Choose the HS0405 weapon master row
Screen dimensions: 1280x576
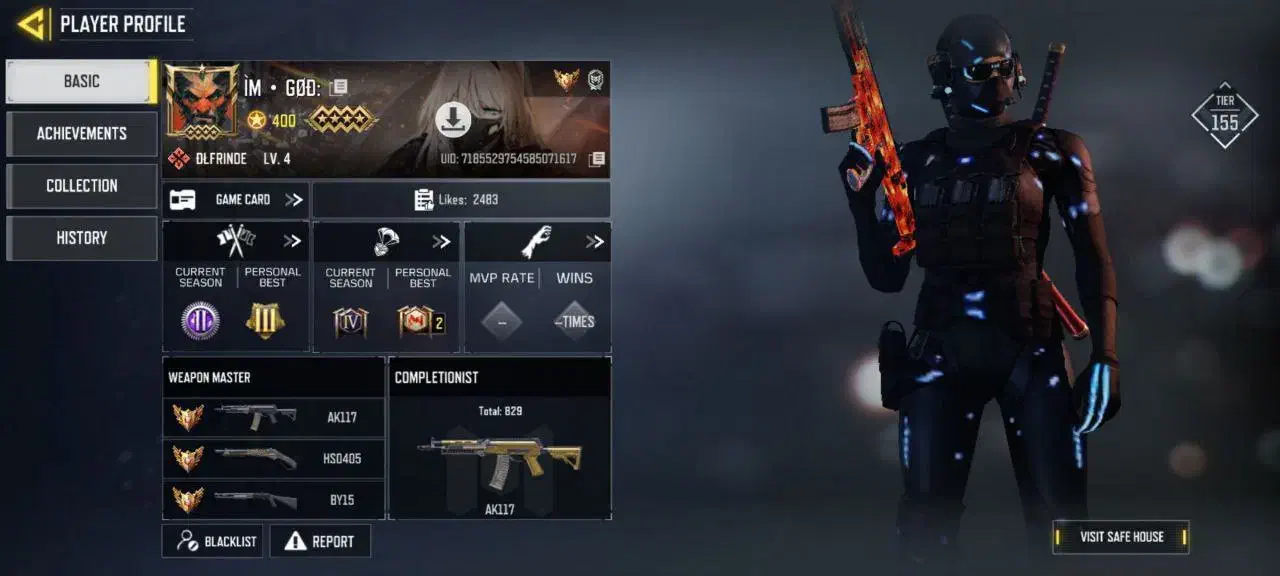[273, 459]
